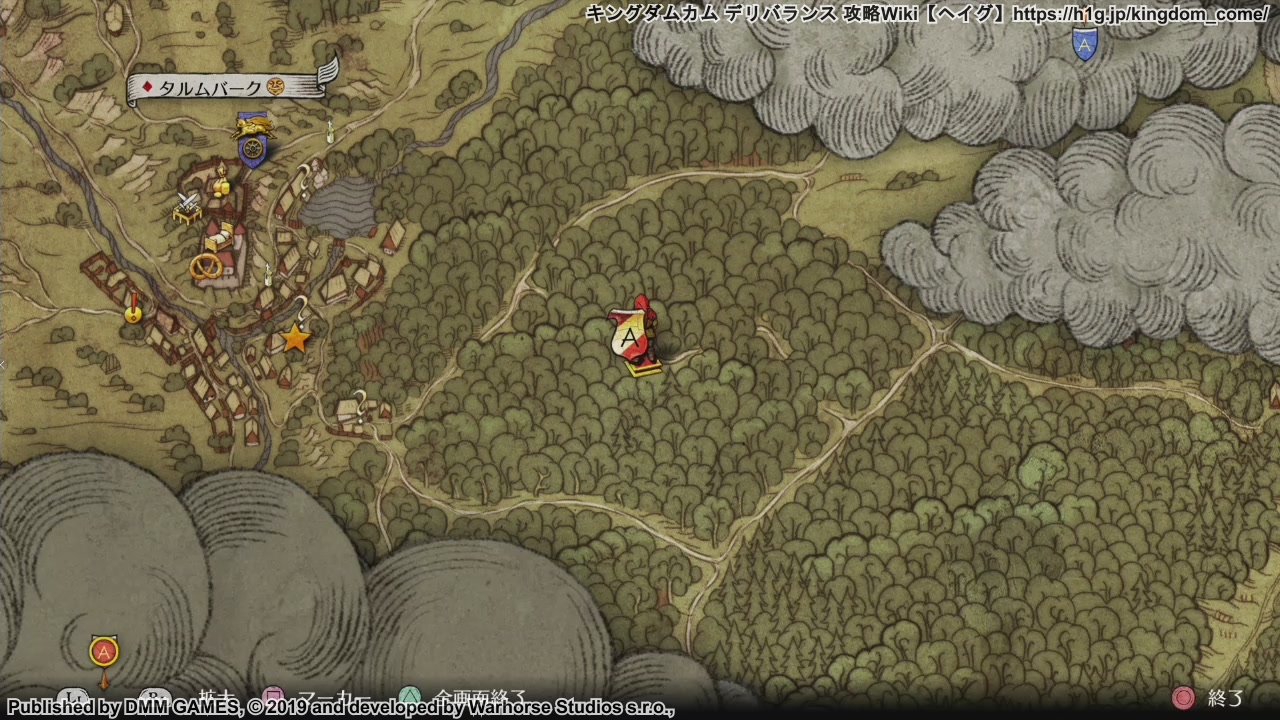Select the blue A shield marker near the clouds
1280x720 pixels.
[x=1084, y=43]
